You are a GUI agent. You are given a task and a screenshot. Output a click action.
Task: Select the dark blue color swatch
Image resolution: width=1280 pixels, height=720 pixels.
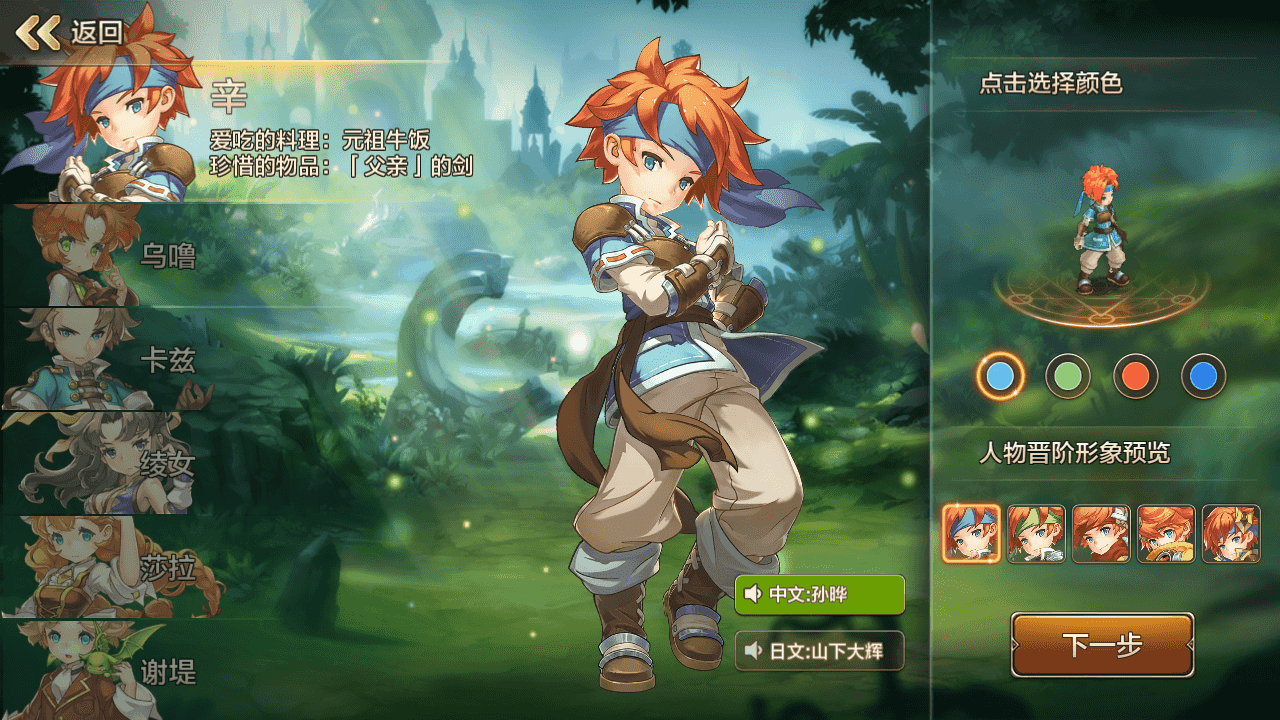[x=1204, y=377]
